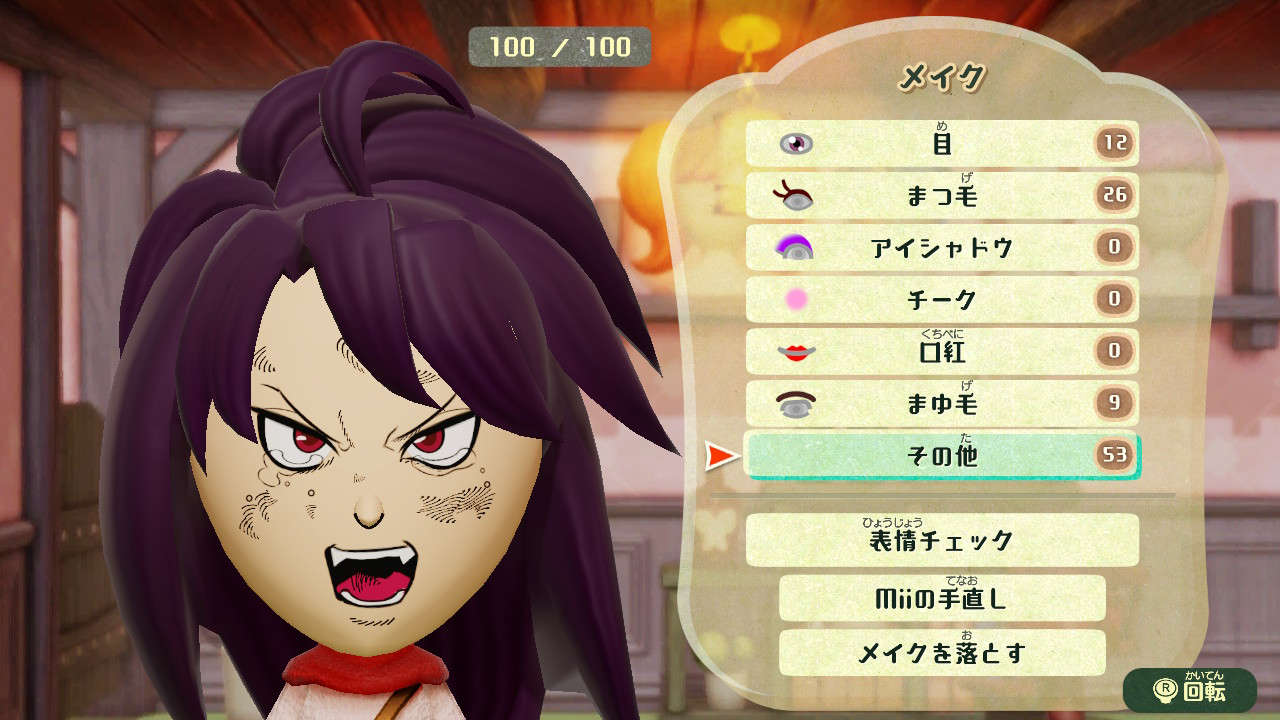
Task: Click the 表情チェック expression check button
Action: point(941,541)
